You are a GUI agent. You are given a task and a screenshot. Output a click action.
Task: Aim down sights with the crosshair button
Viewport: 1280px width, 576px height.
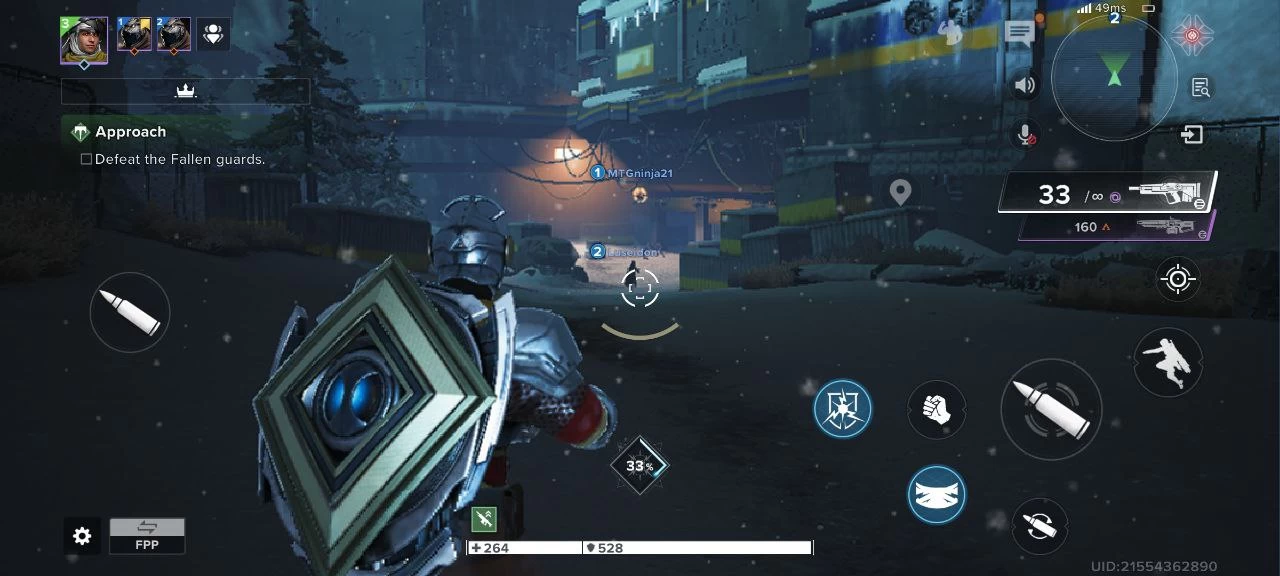point(1178,279)
